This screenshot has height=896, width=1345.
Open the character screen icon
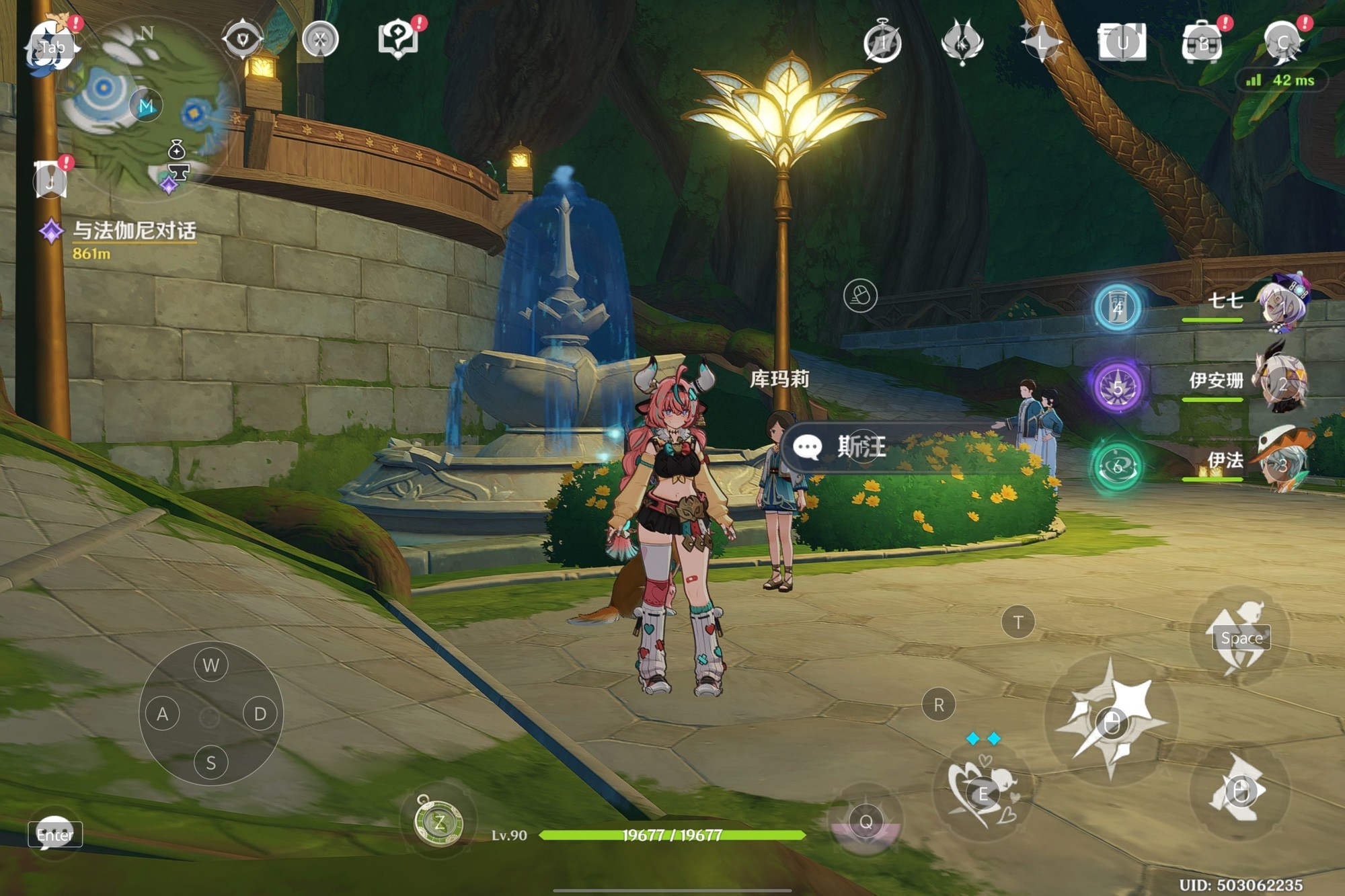coord(1283,43)
